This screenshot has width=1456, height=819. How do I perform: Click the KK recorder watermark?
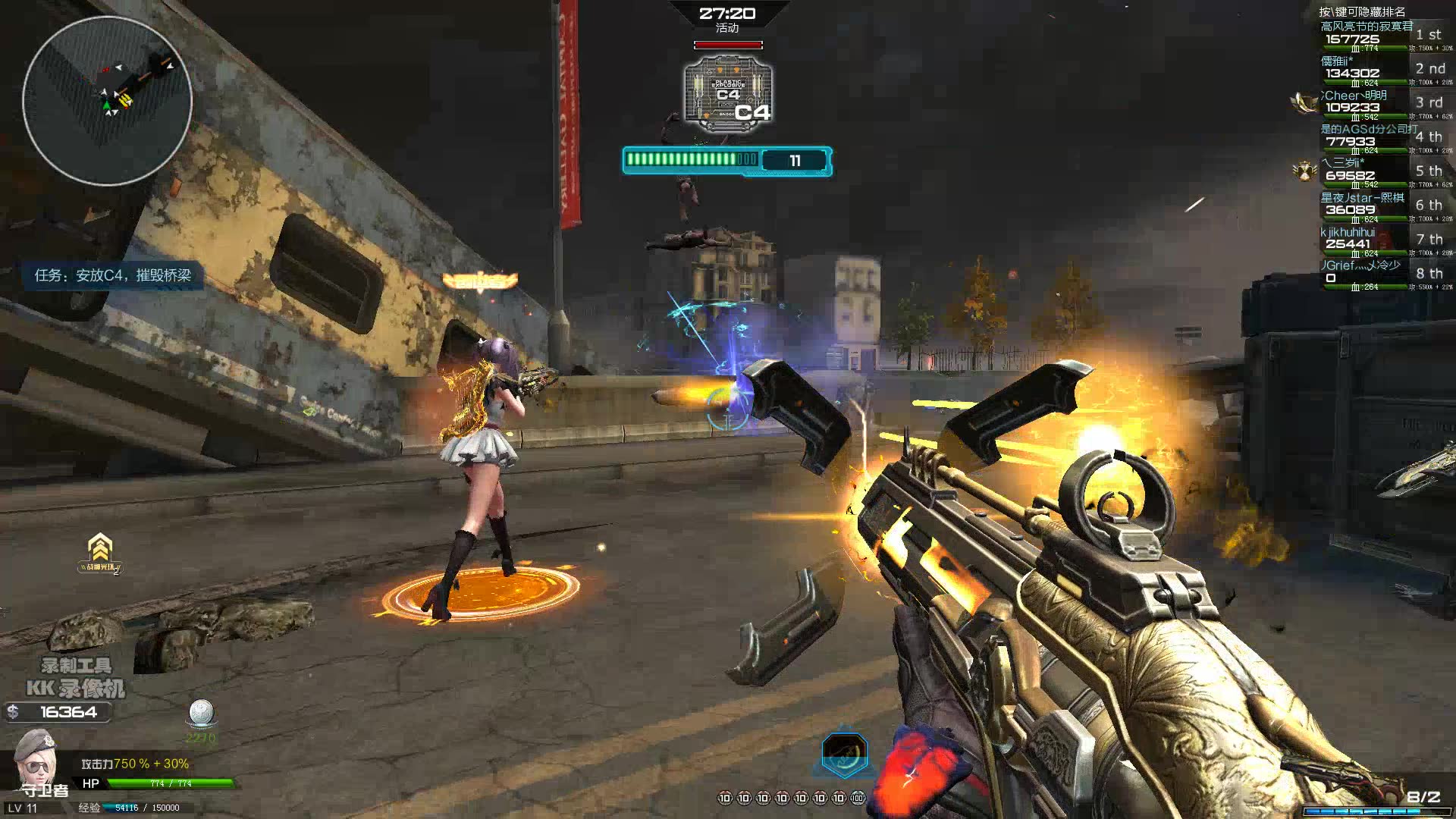76,679
